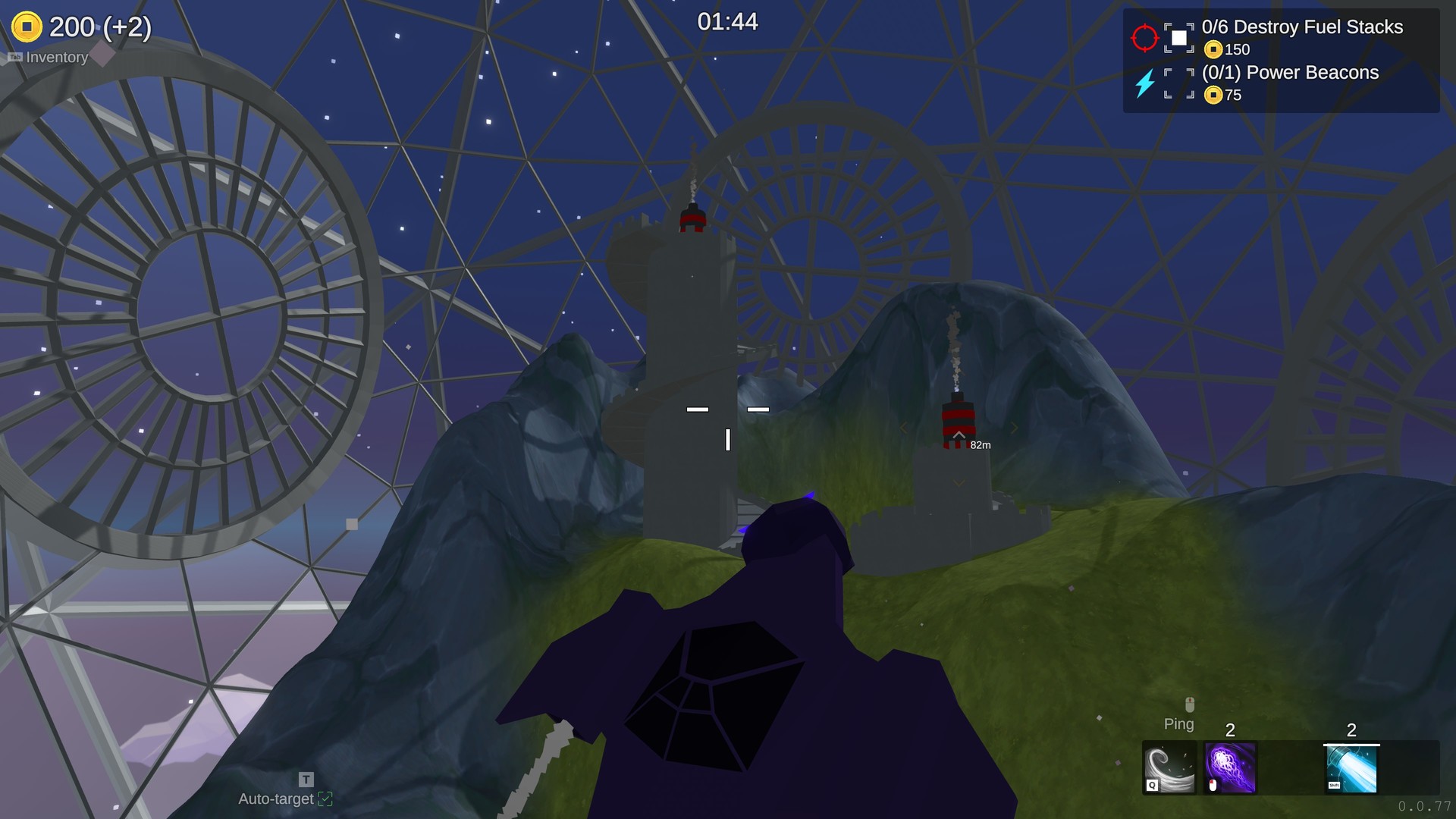Activate the purple jellyfish projectile ability
This screenshot has height=819, width=1456.
[1230, 767]
